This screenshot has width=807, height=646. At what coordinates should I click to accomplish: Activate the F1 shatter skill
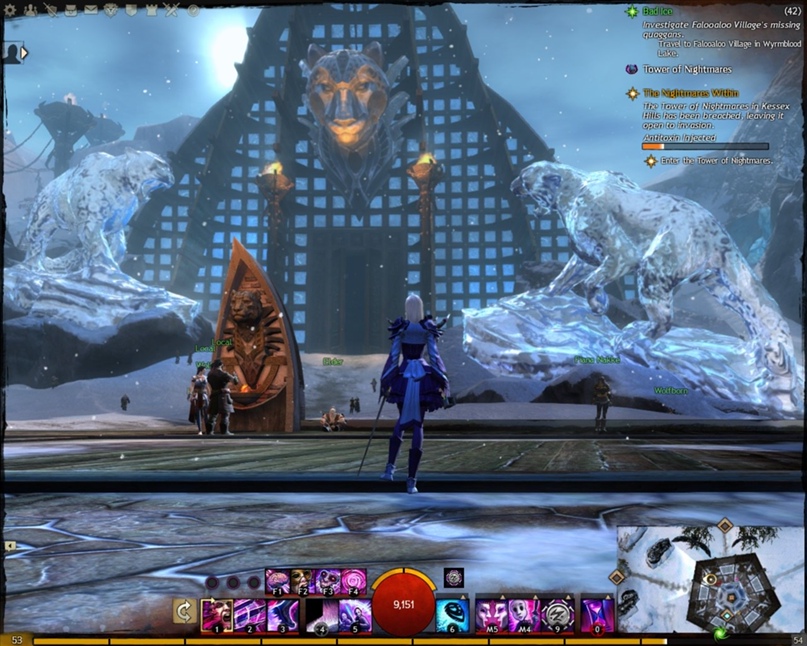(x=277, y=580)
